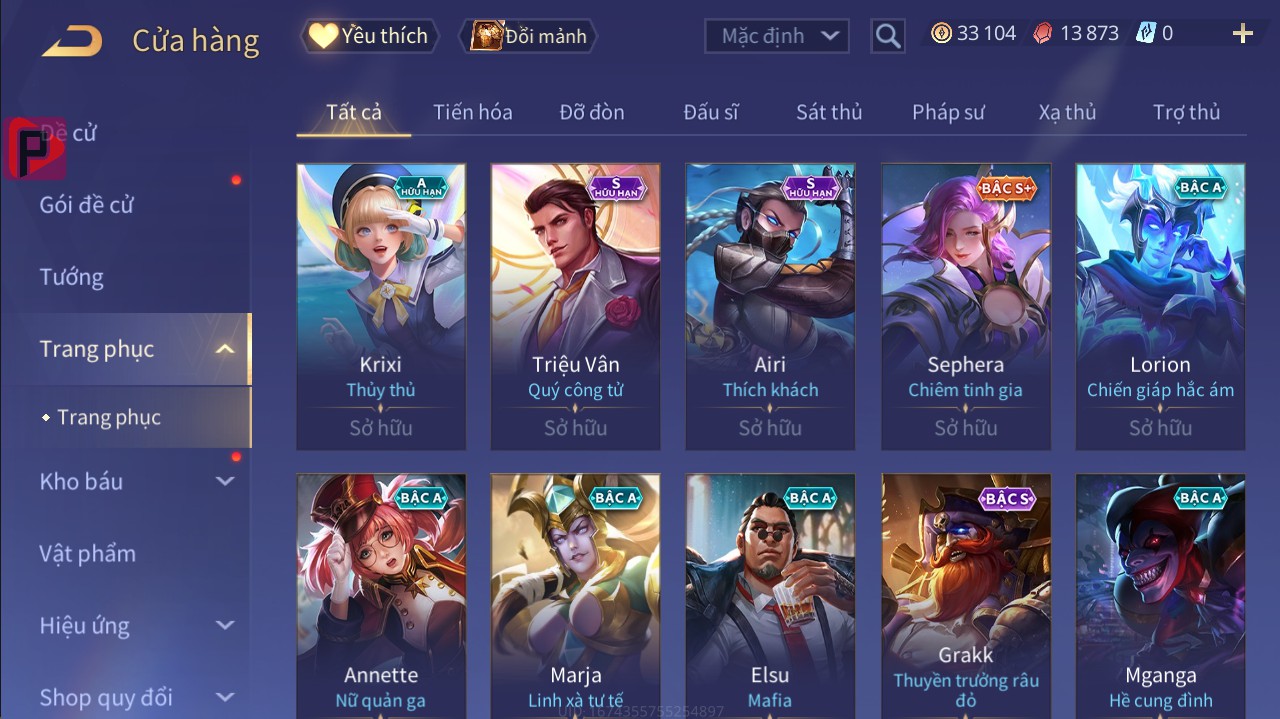Pick the Mganga Hề cung đình skin
Screen dimensions: 1280x719
click(1160, 595)
